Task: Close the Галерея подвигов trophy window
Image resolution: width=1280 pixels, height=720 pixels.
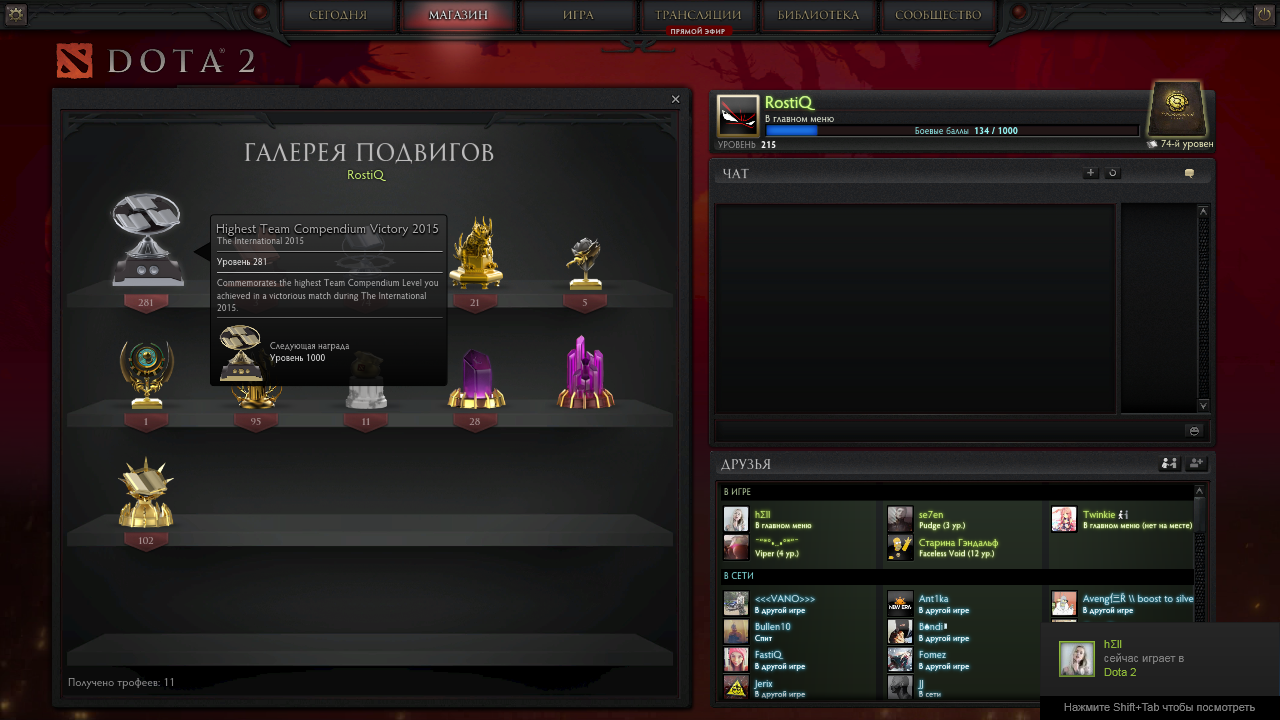Action: (675, 99)
